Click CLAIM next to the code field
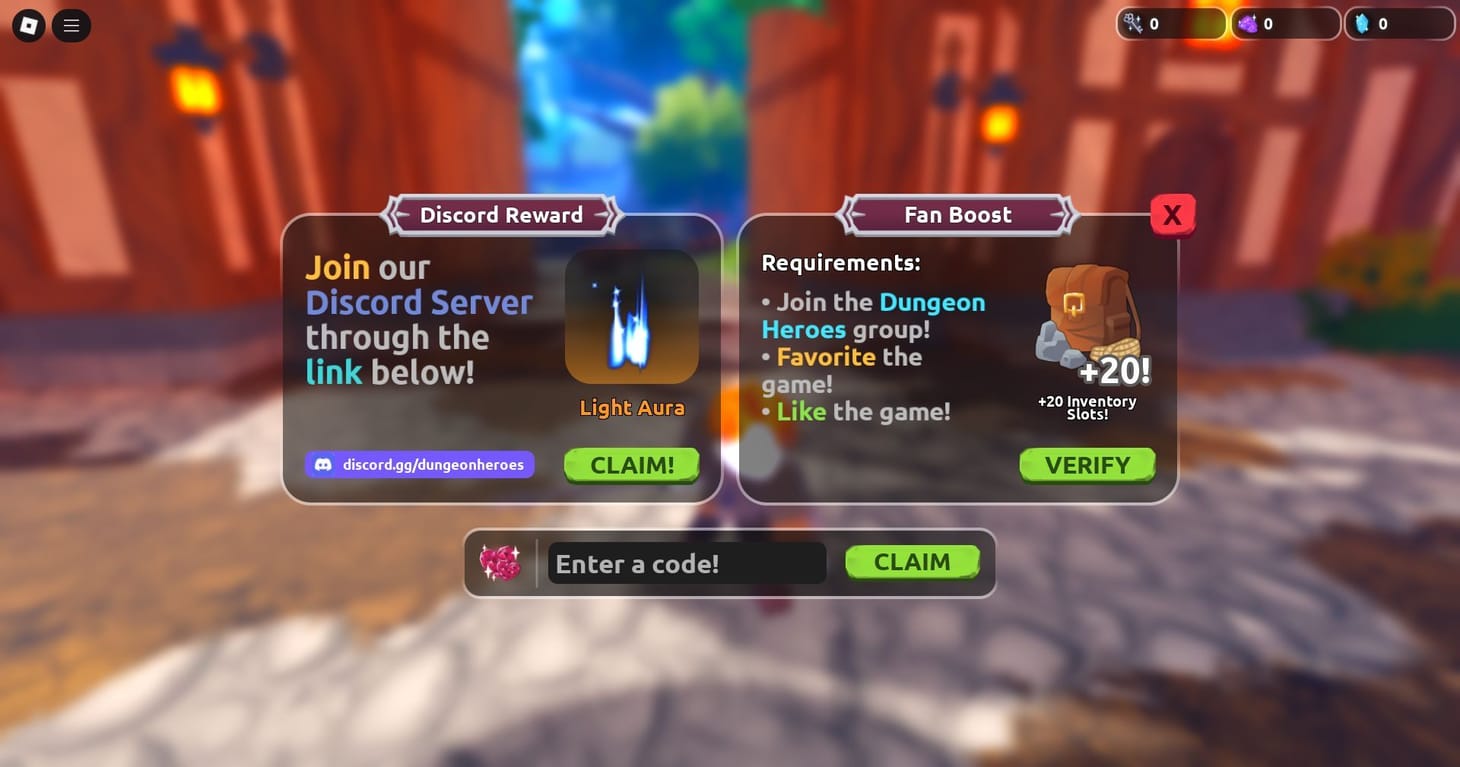This screenshot has width=1460, height=767. [911, 562]
